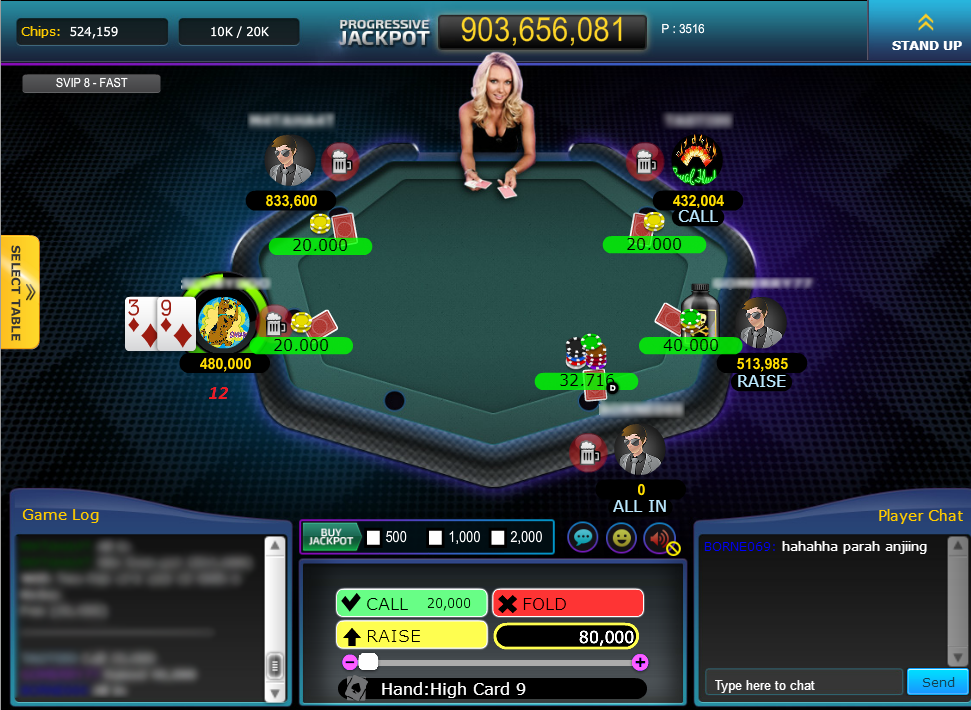The width and height of the screenshot is (971, 710).
Task: Click the 80,000 raise amount field
Action: coord(566,636)
